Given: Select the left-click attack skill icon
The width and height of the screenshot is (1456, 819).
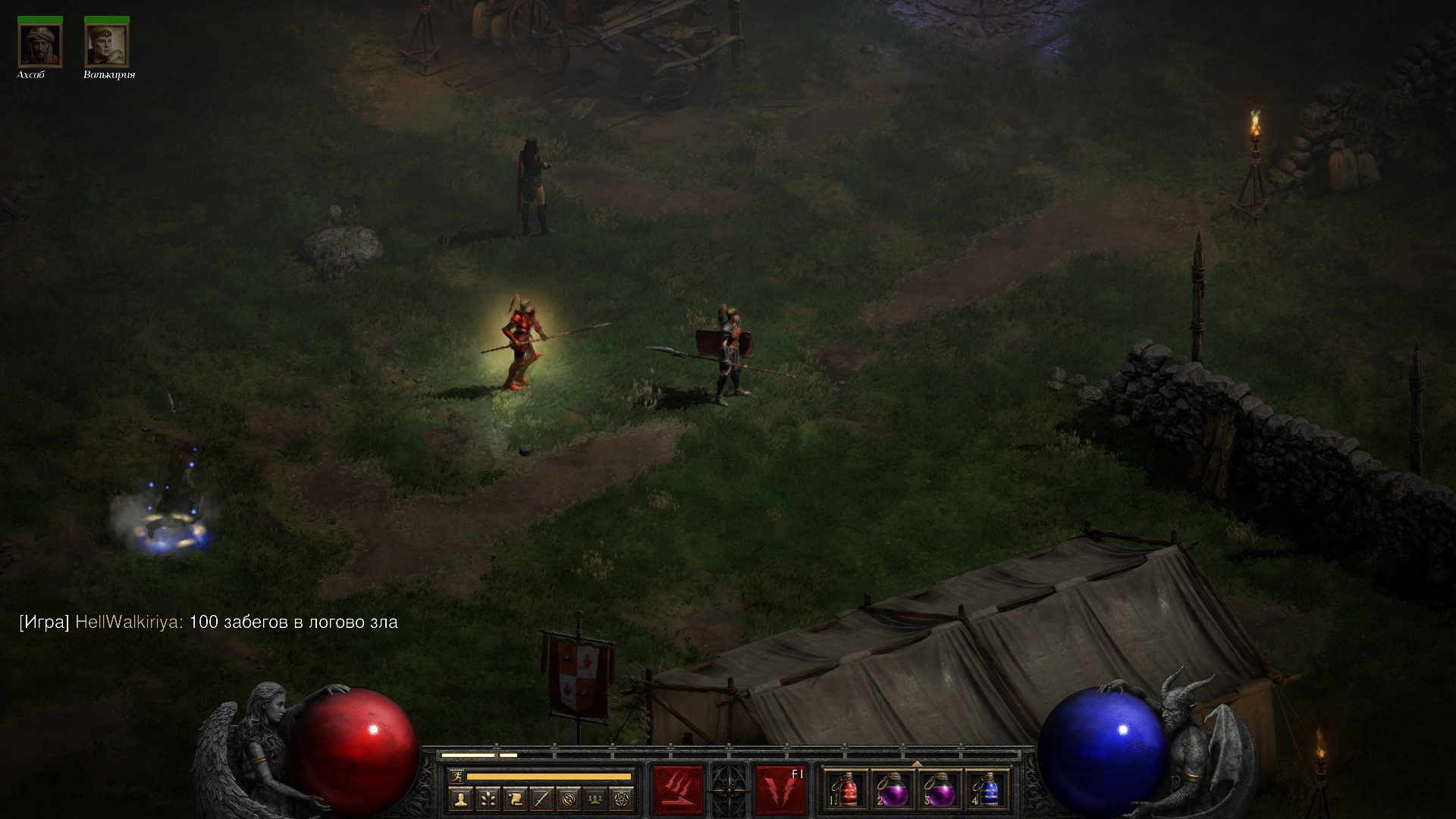Looking at the screenshot, I should pos(678,789).
